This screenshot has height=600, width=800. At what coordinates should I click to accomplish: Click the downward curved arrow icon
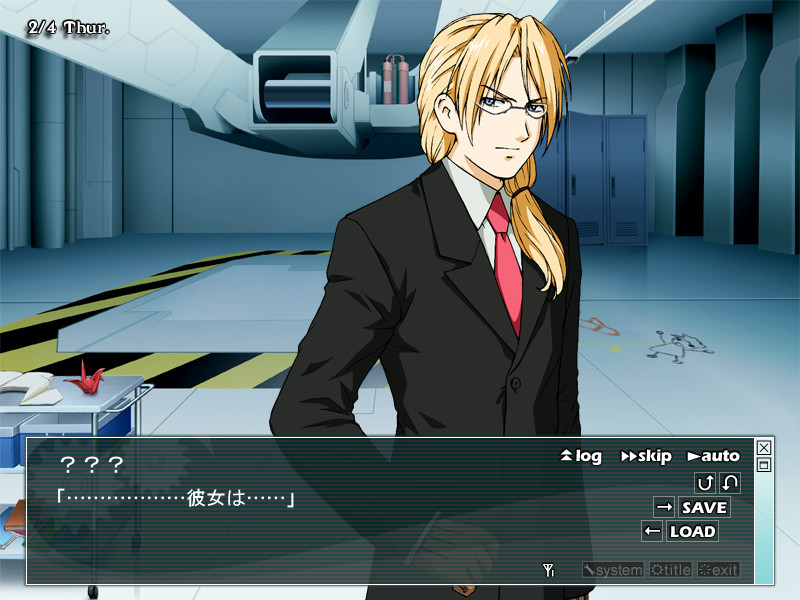click(730, 483)
